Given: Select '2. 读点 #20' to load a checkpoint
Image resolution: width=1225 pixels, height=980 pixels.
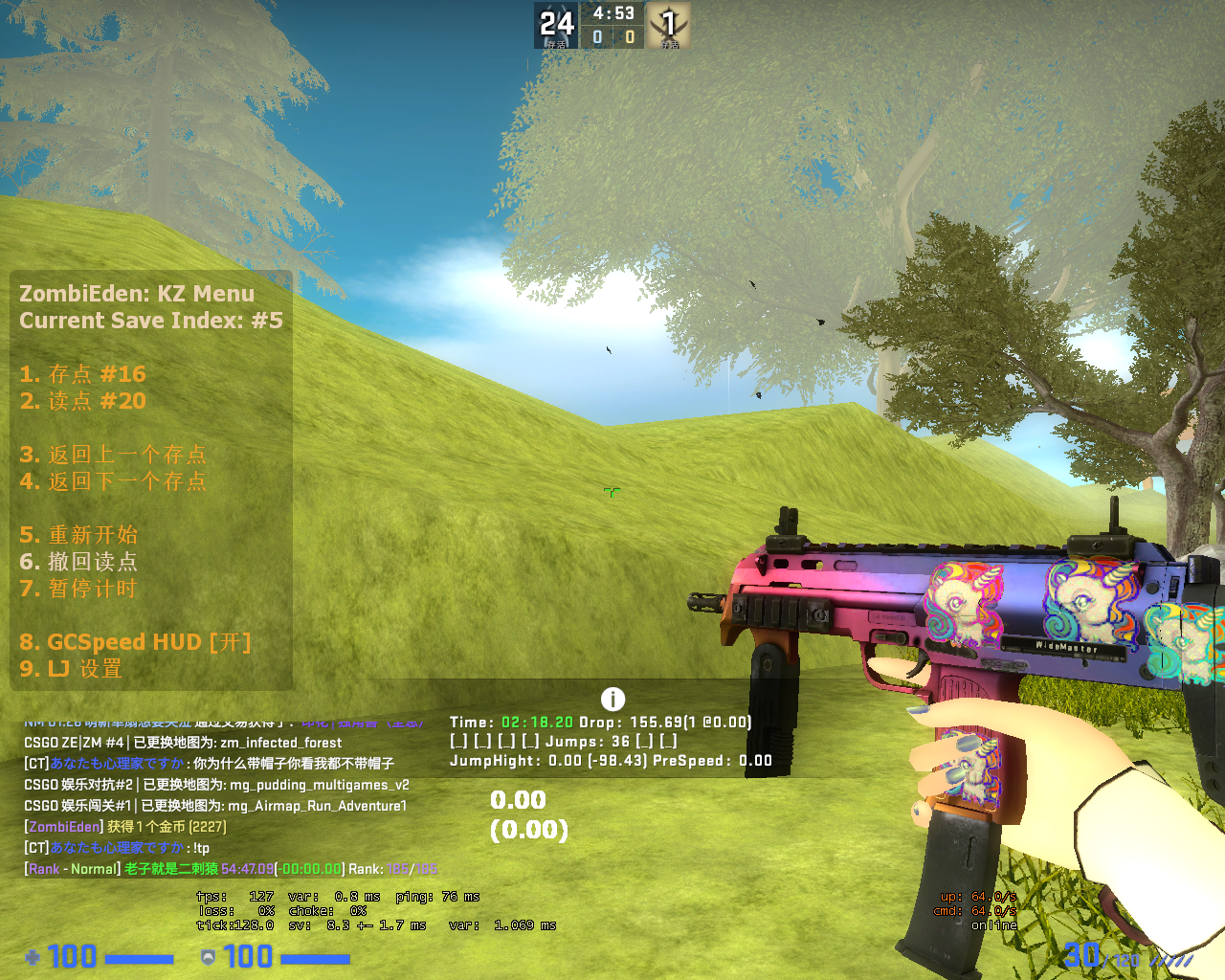Looking at the screenshot, I should pos(84,401).
